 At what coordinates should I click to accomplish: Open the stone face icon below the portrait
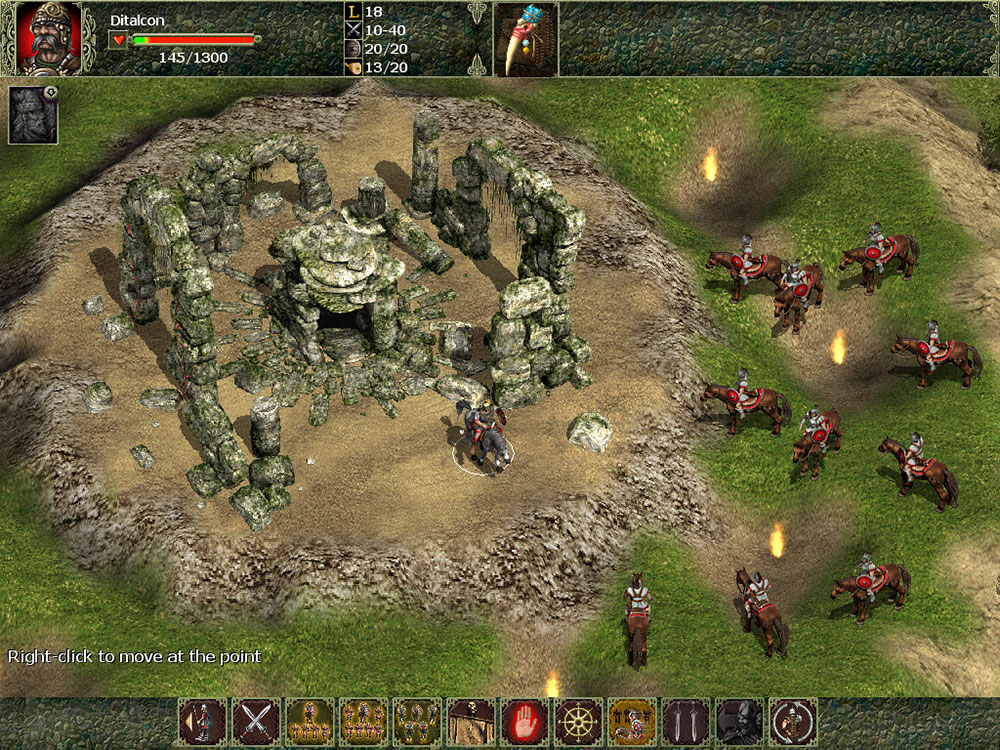click(33, 115)
